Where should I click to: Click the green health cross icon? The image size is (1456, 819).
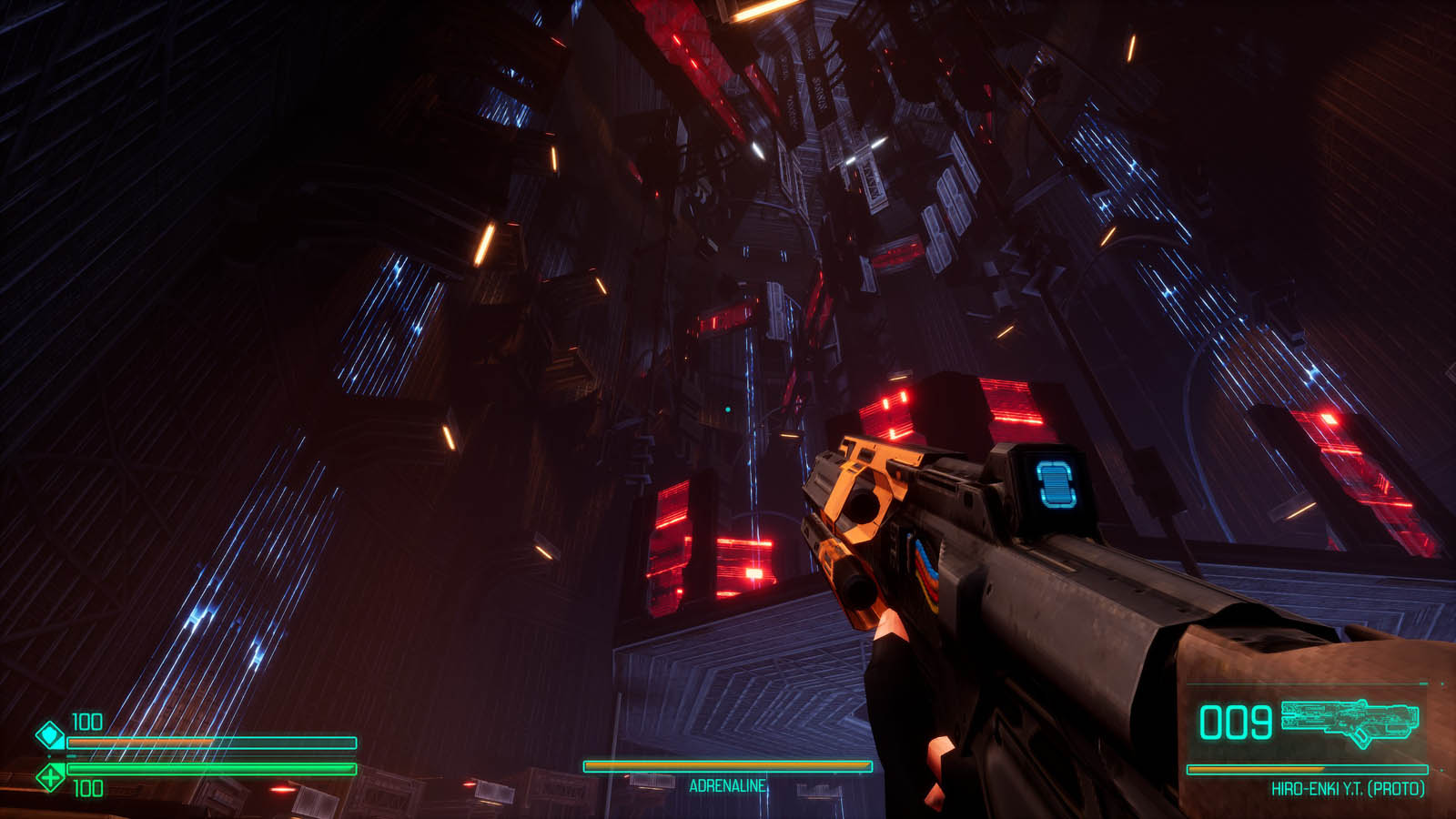50,777
